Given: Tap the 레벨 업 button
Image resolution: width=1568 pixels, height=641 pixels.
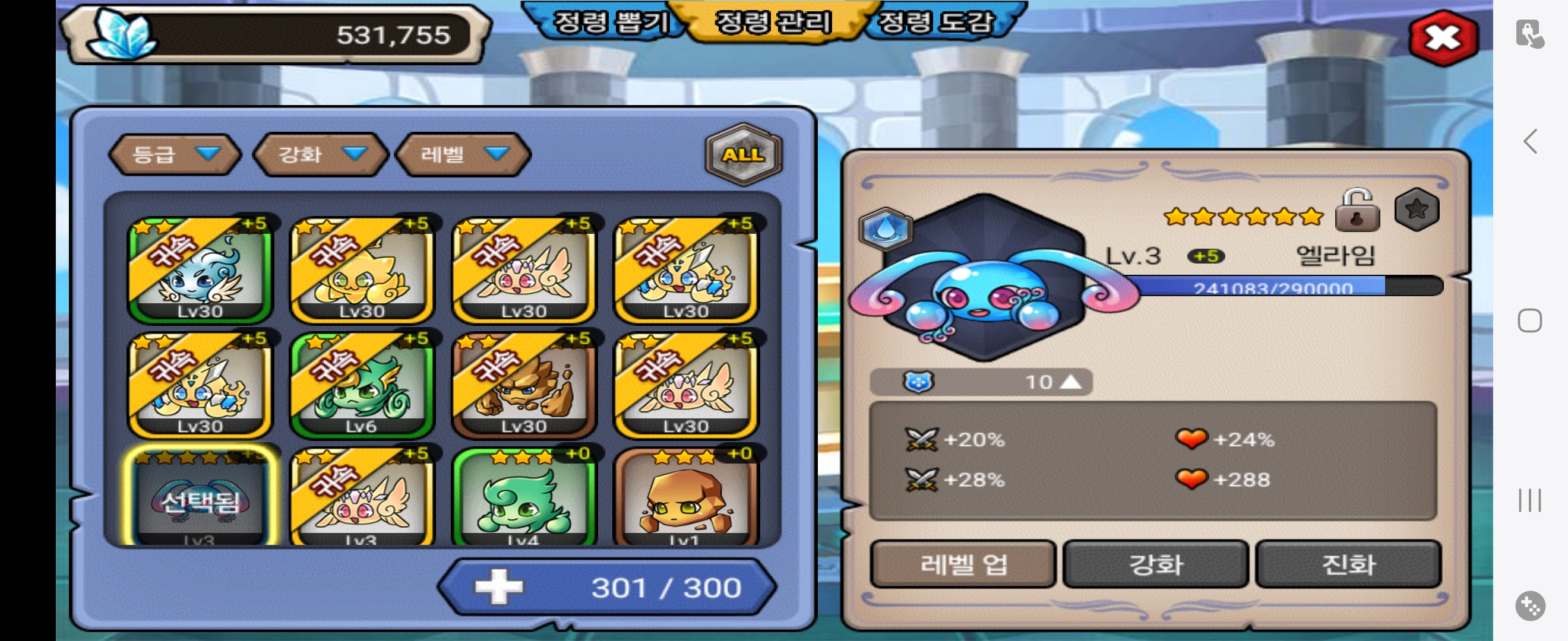Looking at the screenshot, I should point(963,564).
